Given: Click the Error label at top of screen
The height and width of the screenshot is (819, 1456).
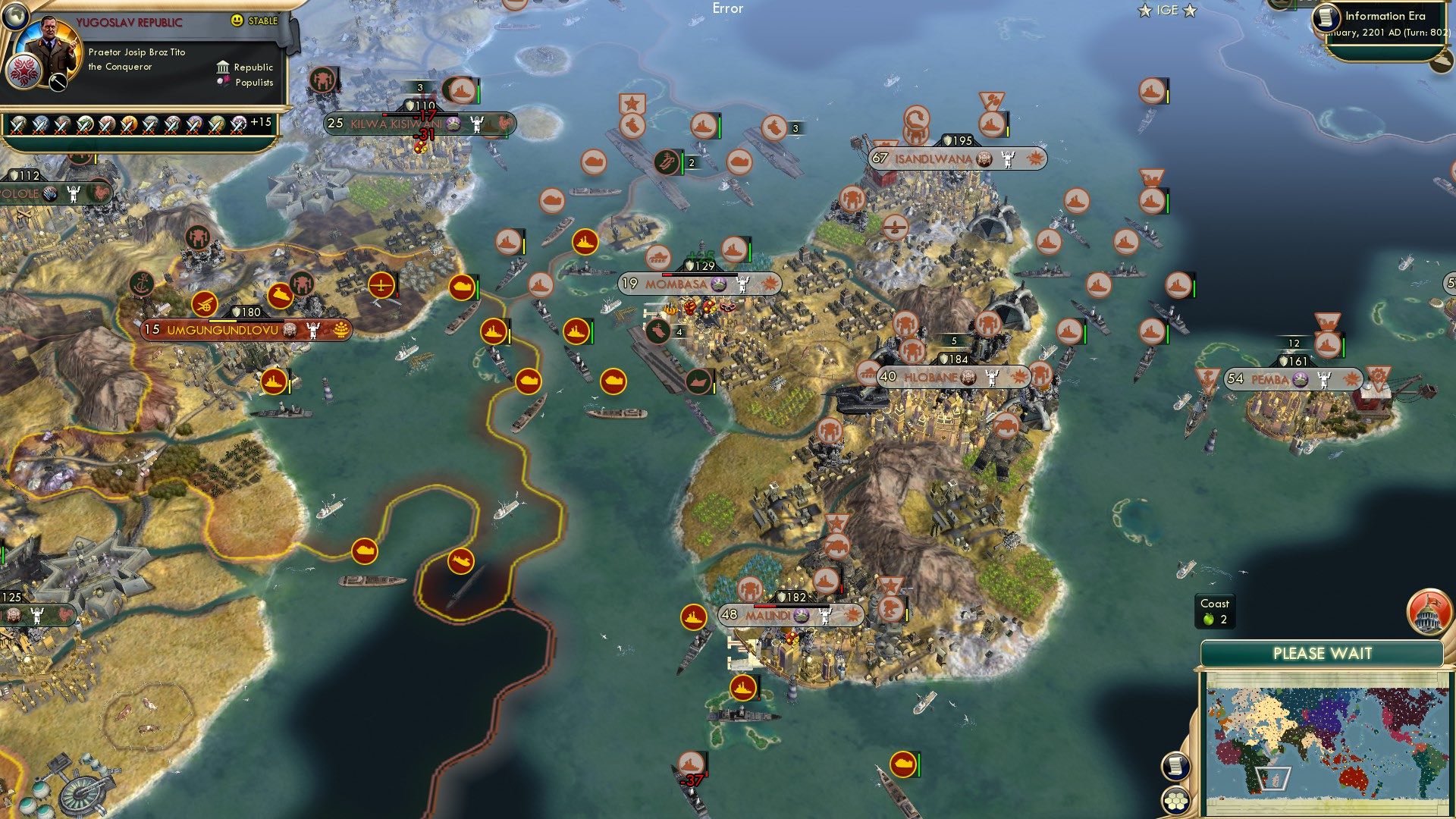Looking at the screenshot, I should (x=729, y=9).
